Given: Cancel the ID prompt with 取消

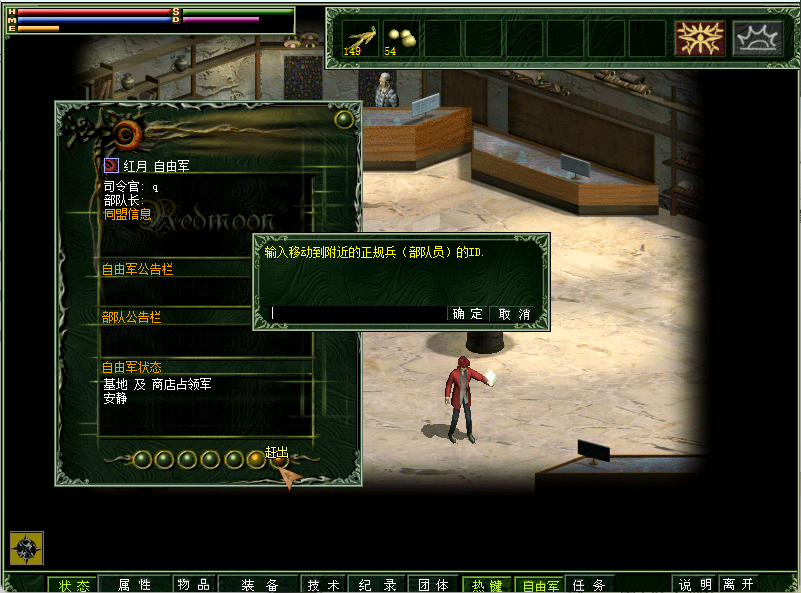Looking at the screenshot, I should 514,314.
